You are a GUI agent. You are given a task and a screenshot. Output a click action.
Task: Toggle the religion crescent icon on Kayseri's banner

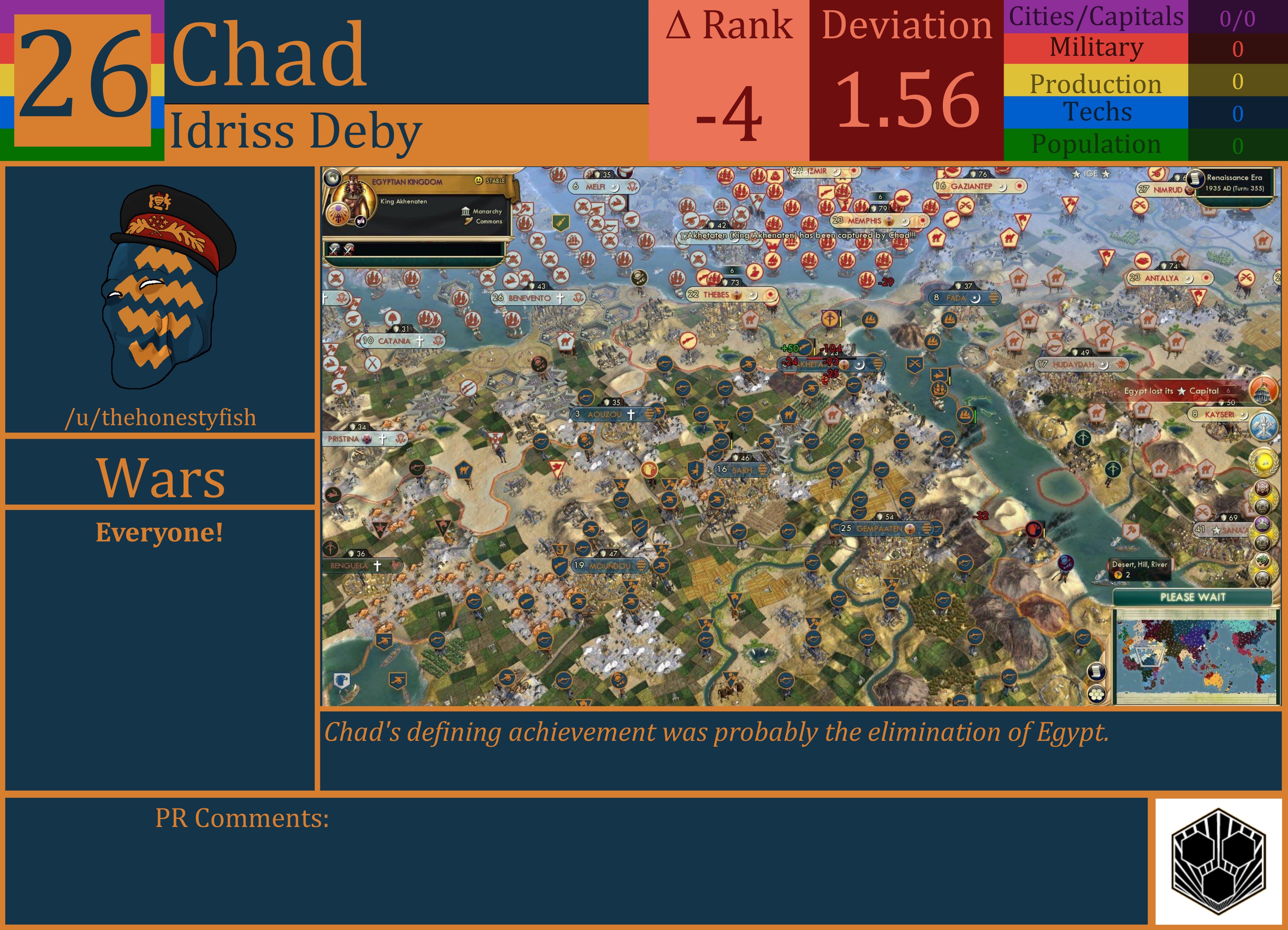(x=1244, y=416)
